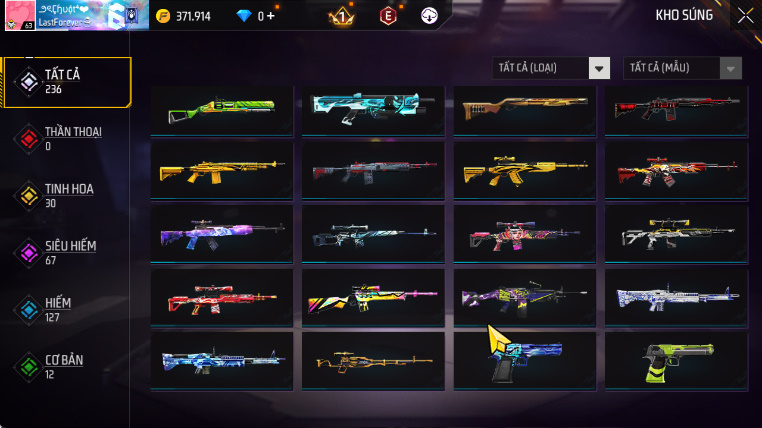The width and height of the screenshot is (762, 428).
Task: Select the cyan shotgun skin
Action: click(x=372, y=109)
